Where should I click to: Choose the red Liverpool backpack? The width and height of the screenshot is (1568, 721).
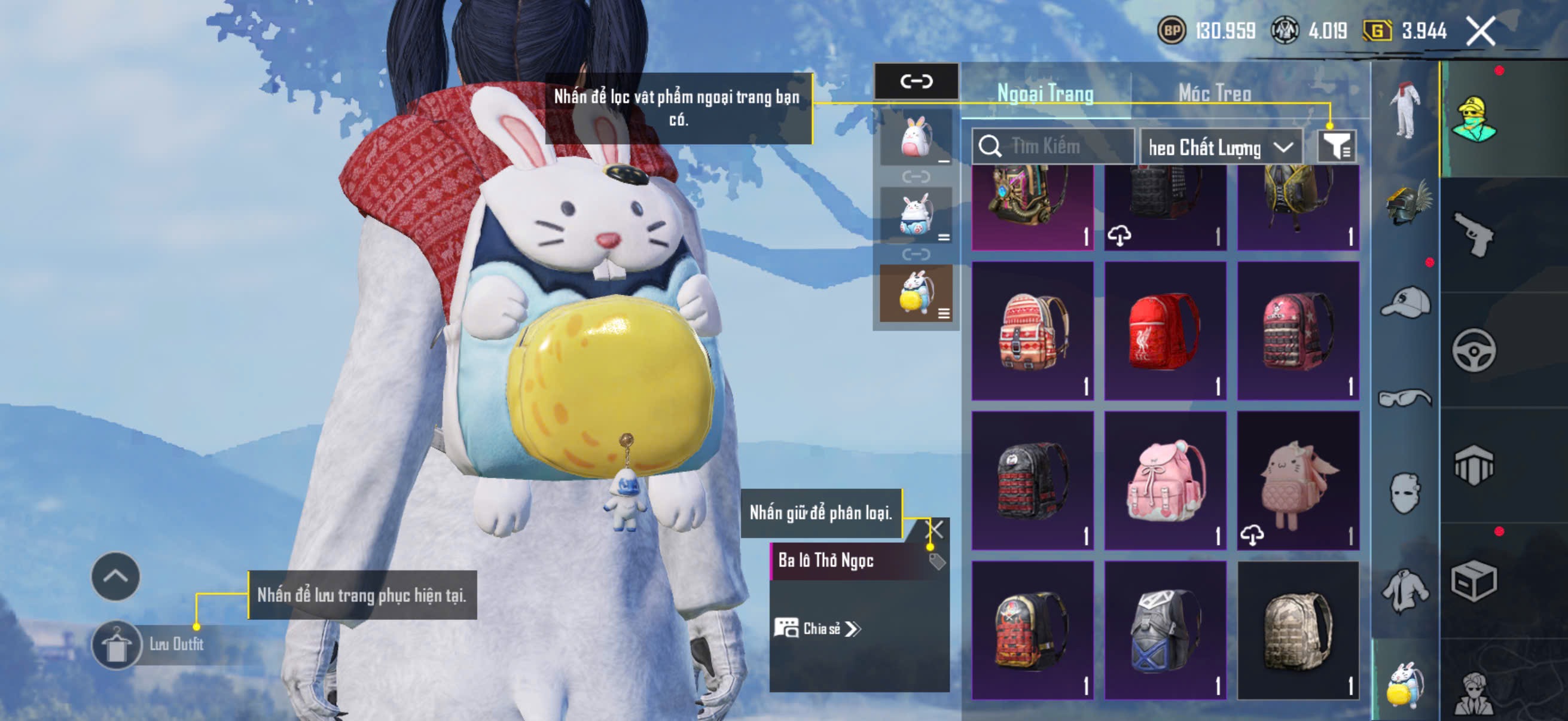(x=1164, y=331)
